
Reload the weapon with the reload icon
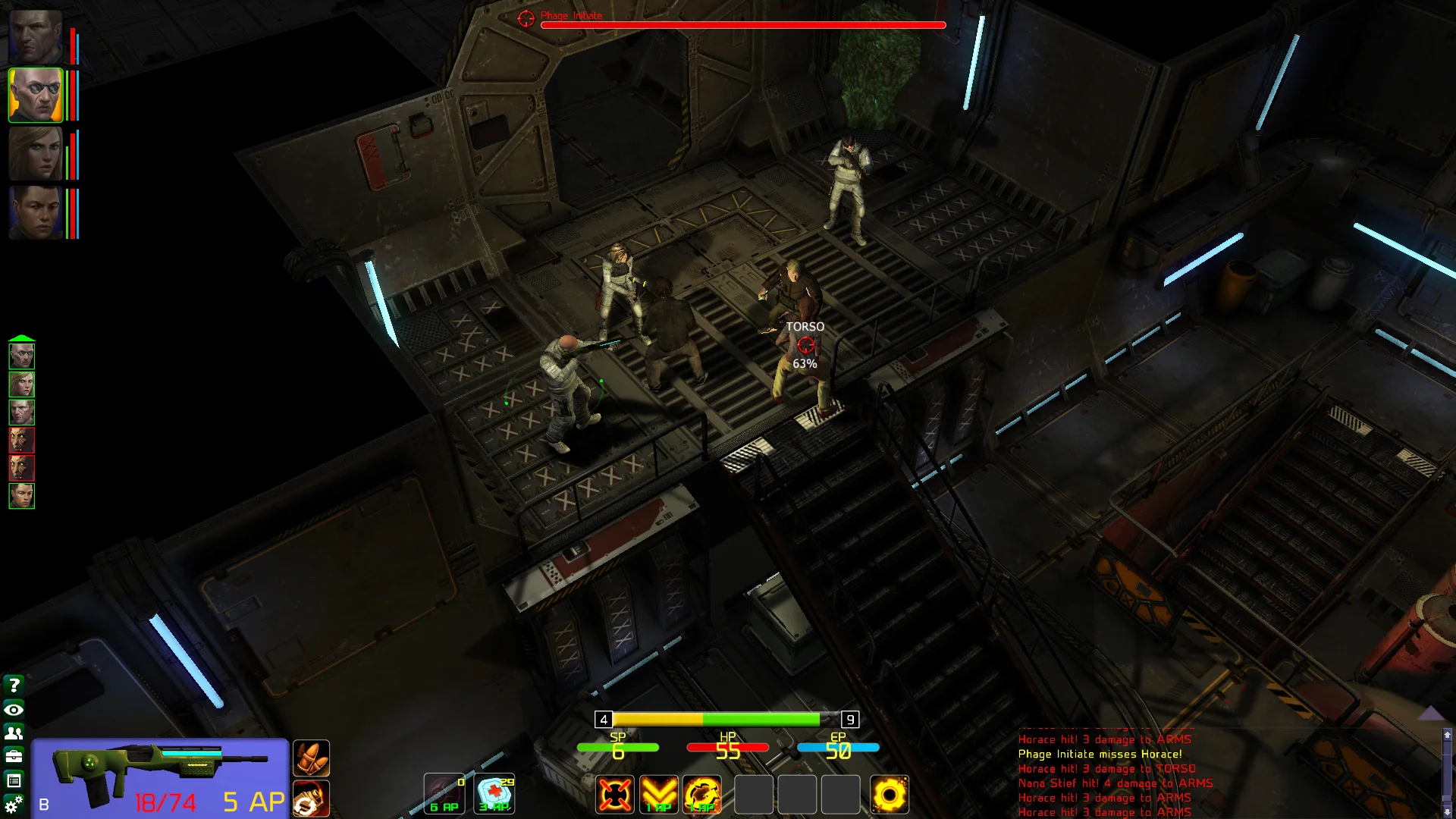point(311,799)
